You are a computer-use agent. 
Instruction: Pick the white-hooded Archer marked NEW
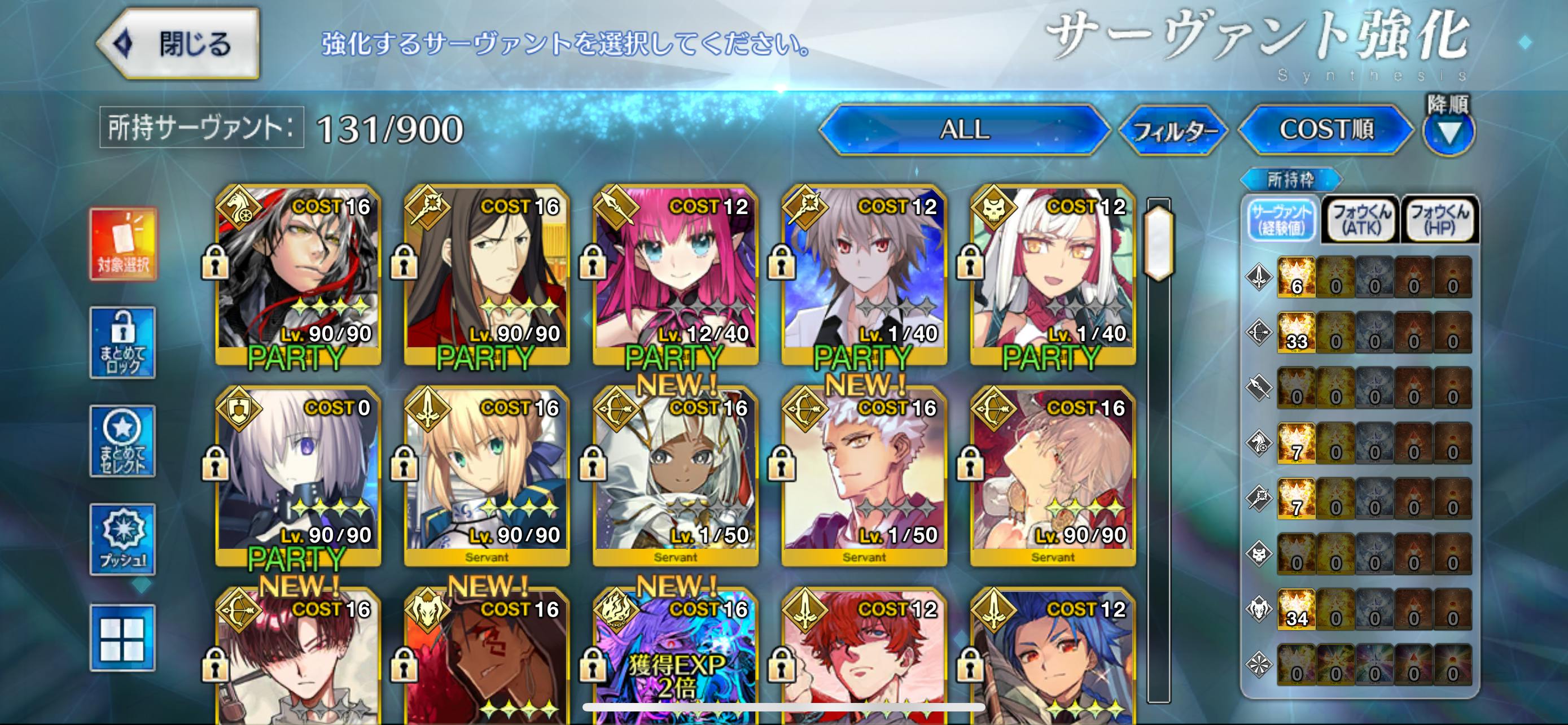coord(676,475)
